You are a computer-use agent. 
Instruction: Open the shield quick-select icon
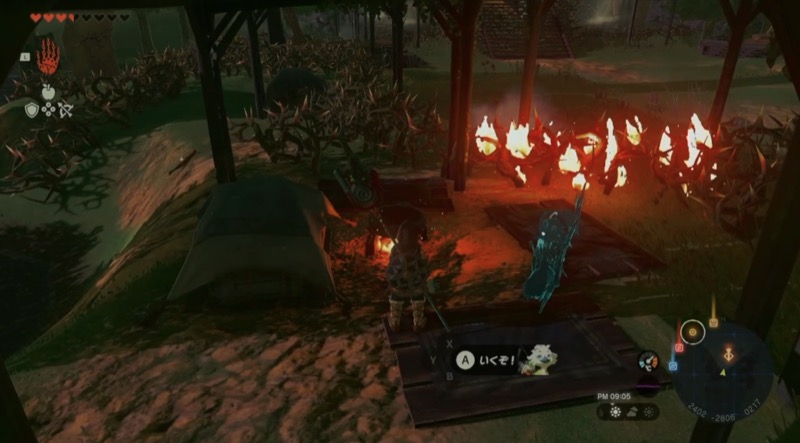(x=32, y=110)
